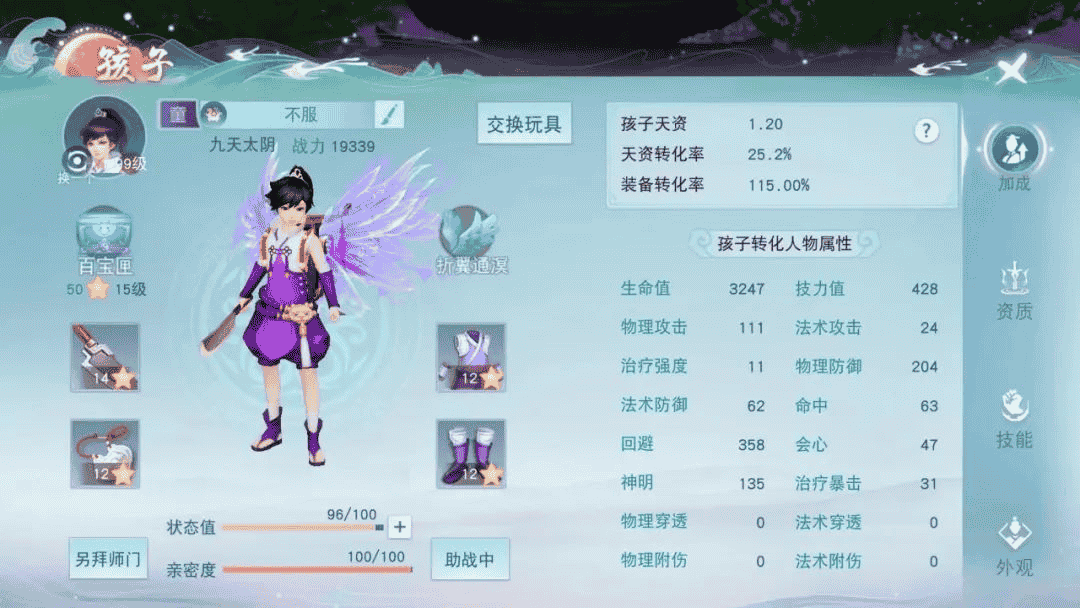
Task: Select the purple clothing equipment slot
Action: pos(471,357)
